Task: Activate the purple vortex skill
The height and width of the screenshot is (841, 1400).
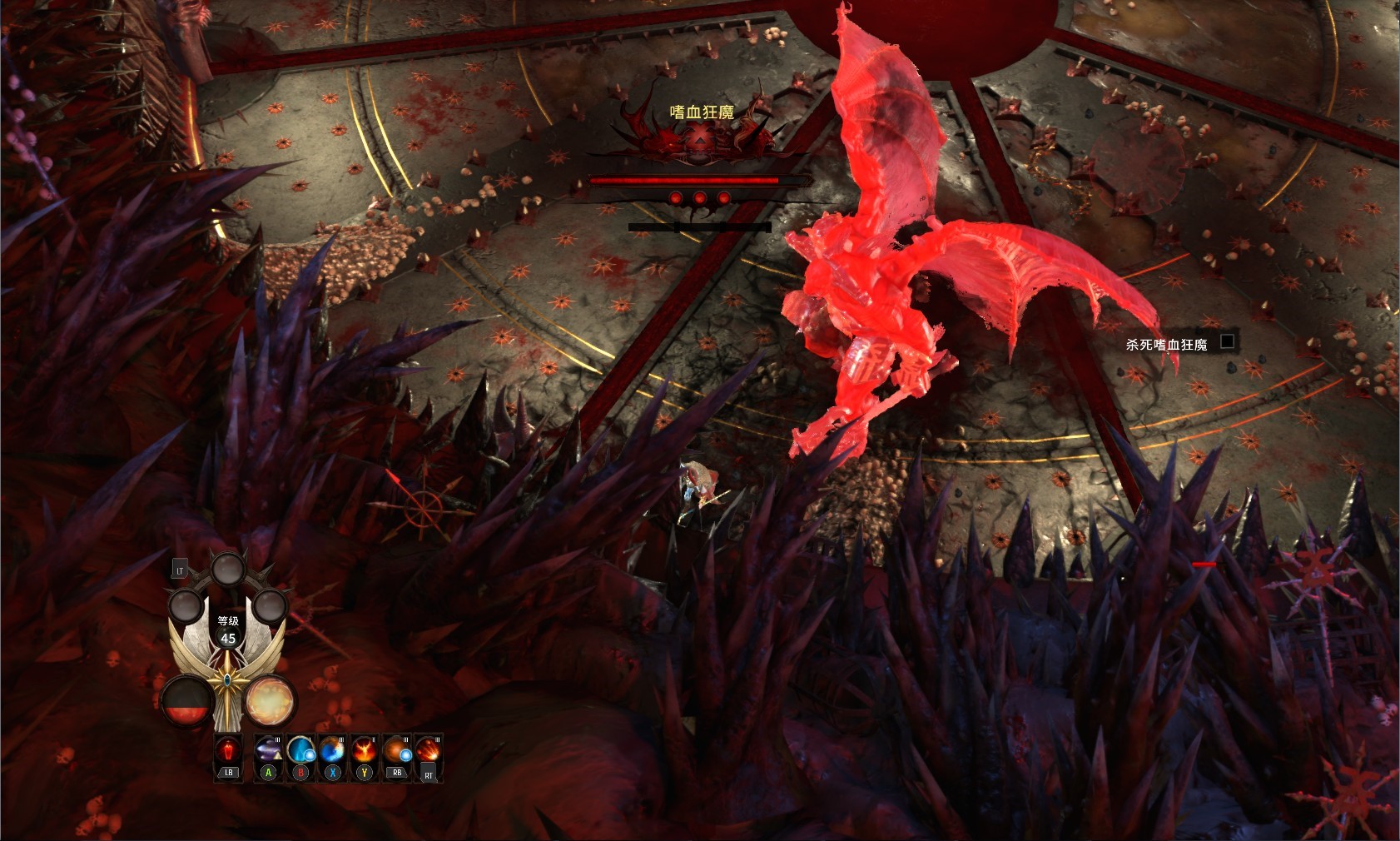Action: 268,751
